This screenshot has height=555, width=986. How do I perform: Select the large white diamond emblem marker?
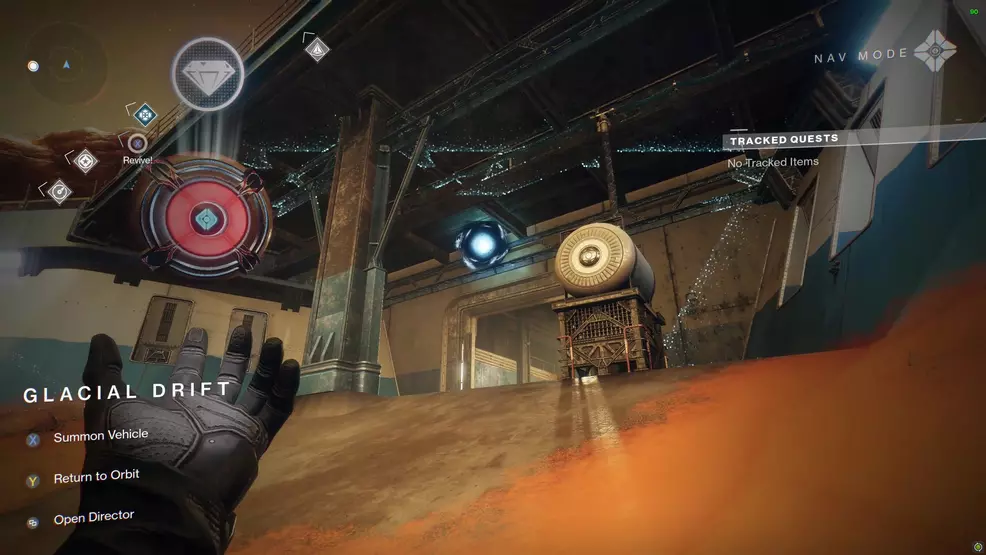[x=208, y=74]
